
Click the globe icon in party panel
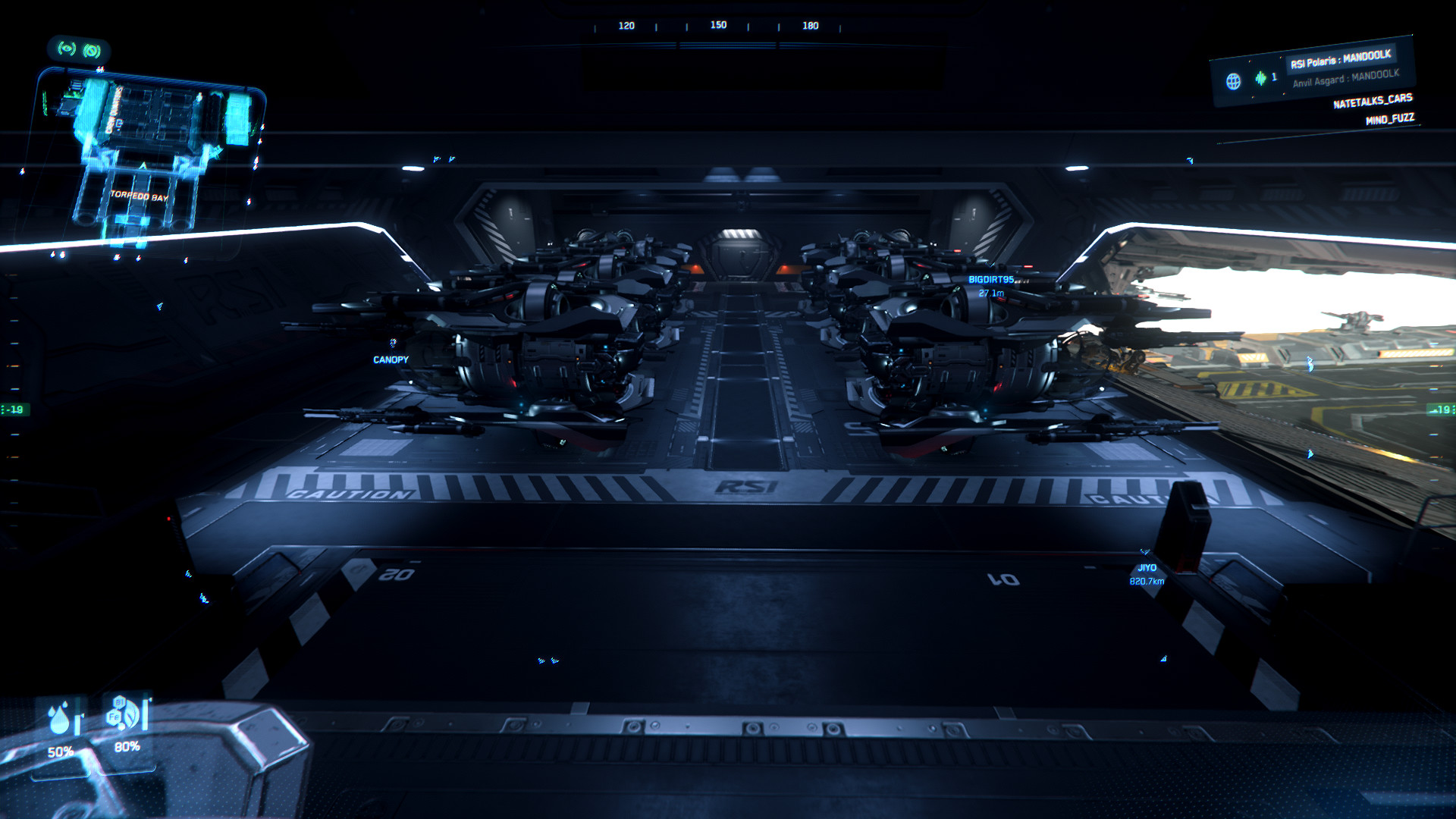(x=1234, y=81)
